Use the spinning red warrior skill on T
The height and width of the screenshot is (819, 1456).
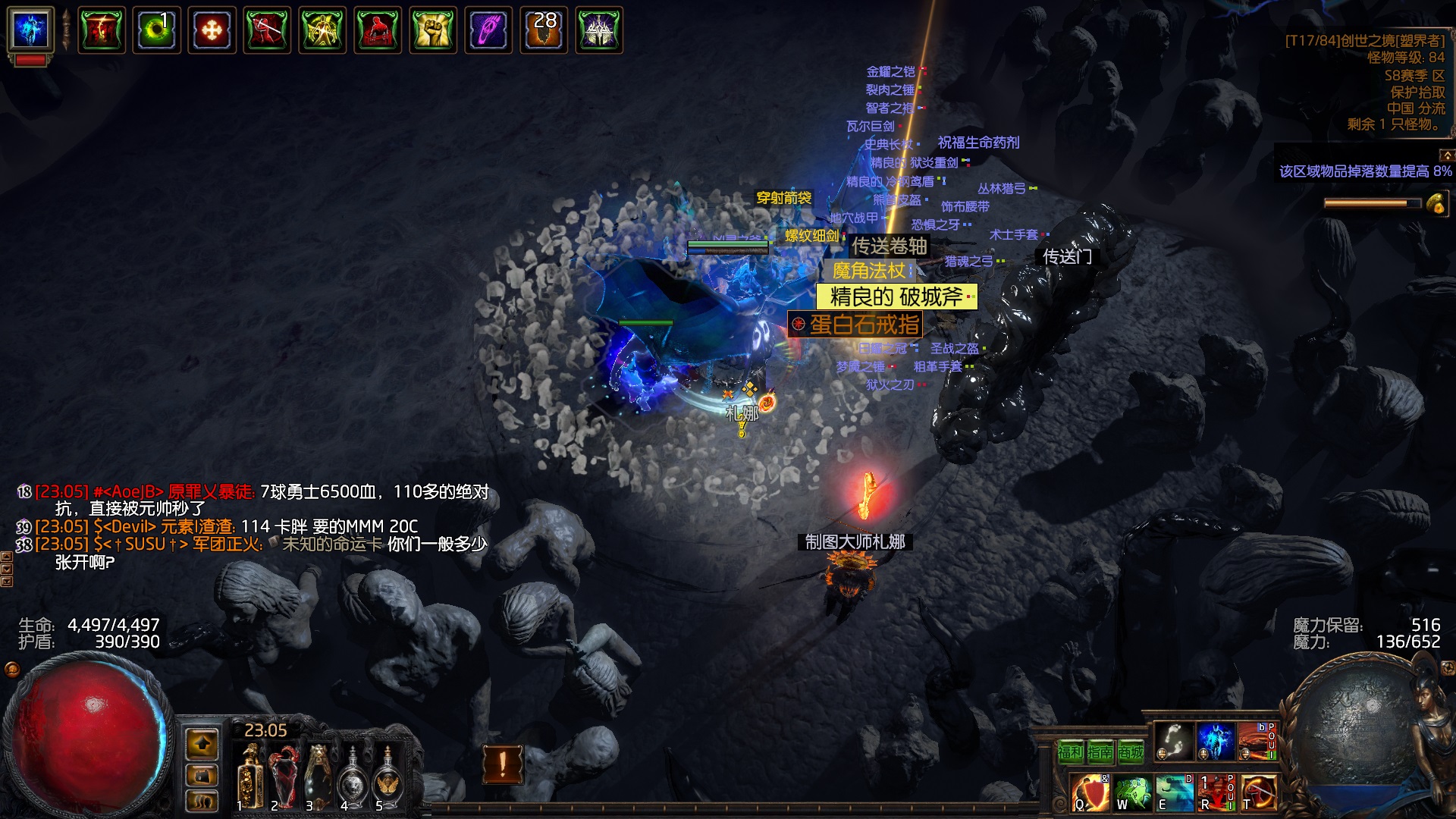1258,792
